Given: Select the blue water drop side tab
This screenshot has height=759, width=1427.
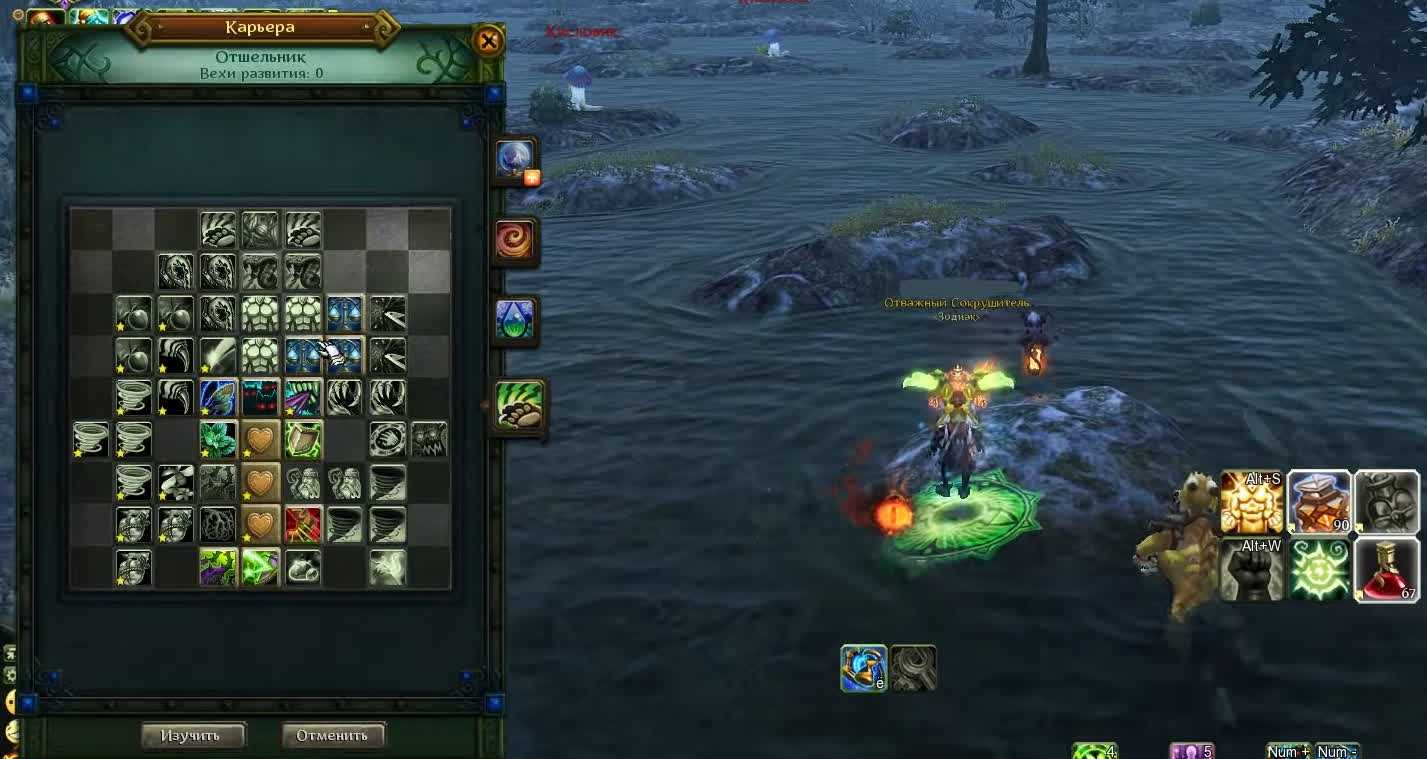Looking at the screenshot, I should pos(516,319).
